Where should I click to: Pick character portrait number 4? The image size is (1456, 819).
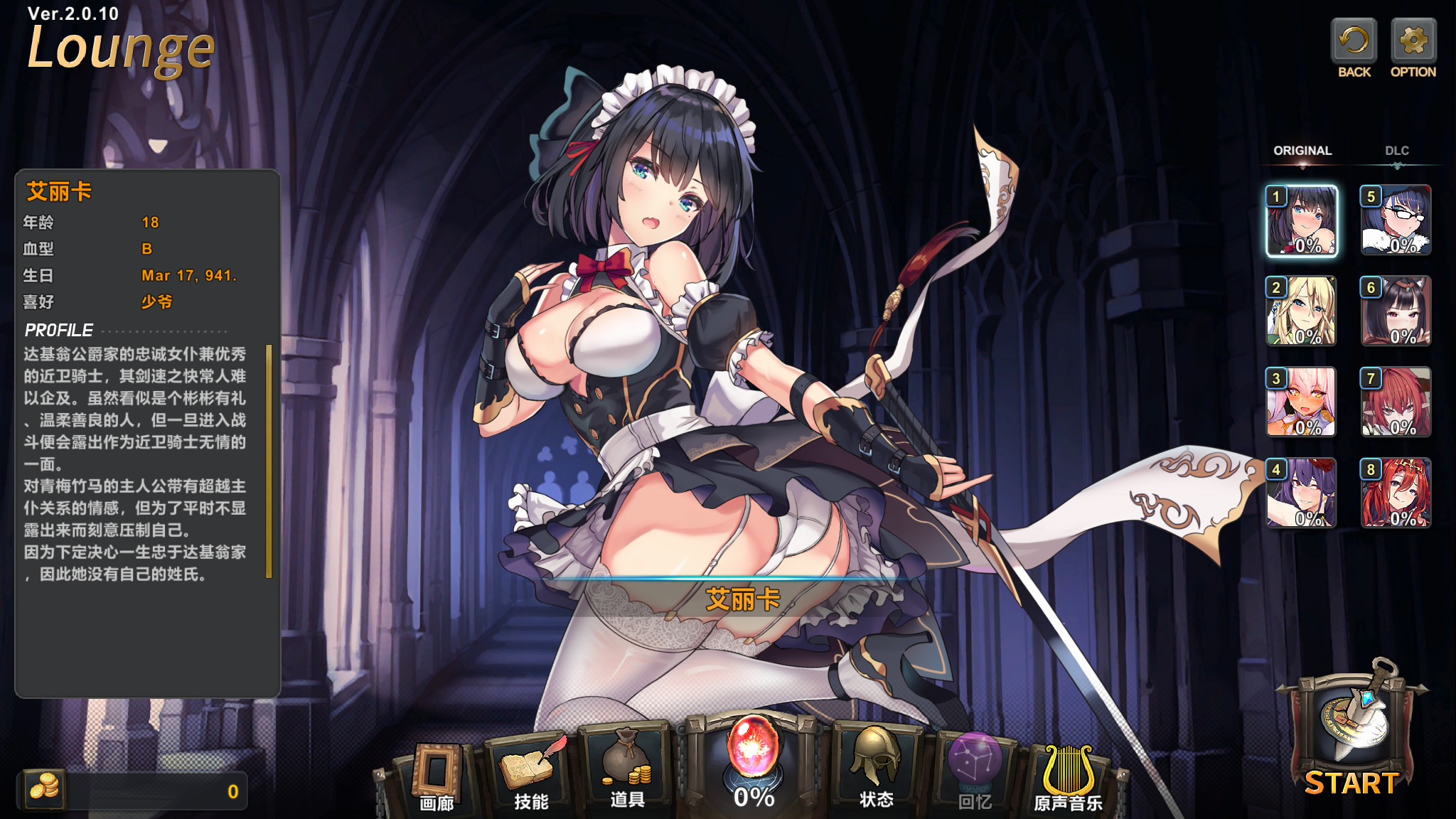1302,493
